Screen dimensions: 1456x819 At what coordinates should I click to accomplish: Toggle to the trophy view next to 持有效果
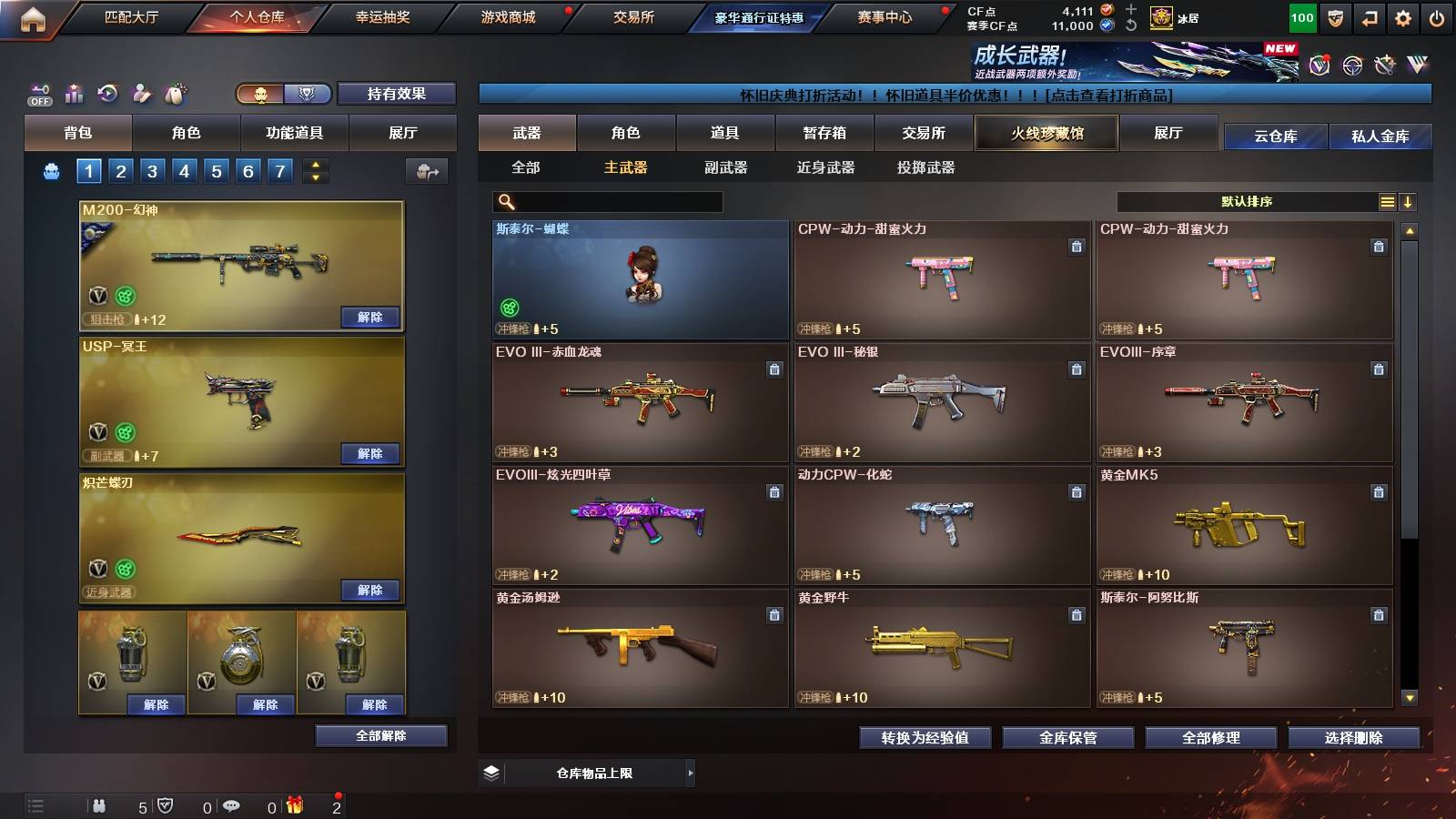(x=308, y=94)
